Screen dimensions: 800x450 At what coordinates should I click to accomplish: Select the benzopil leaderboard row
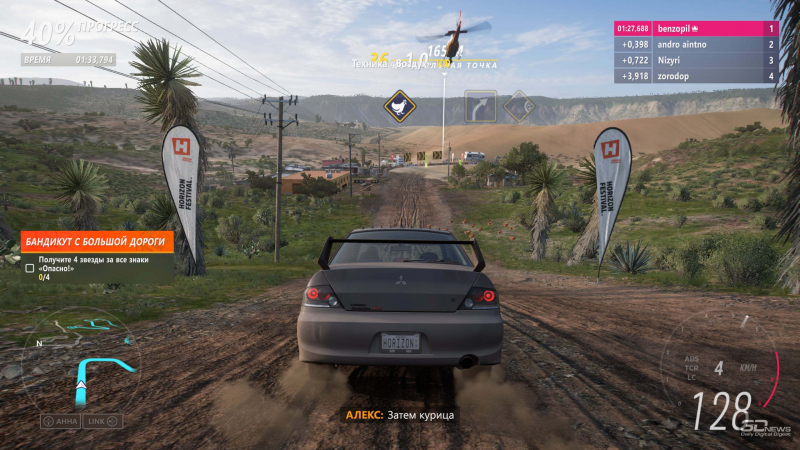click(695, 29)
